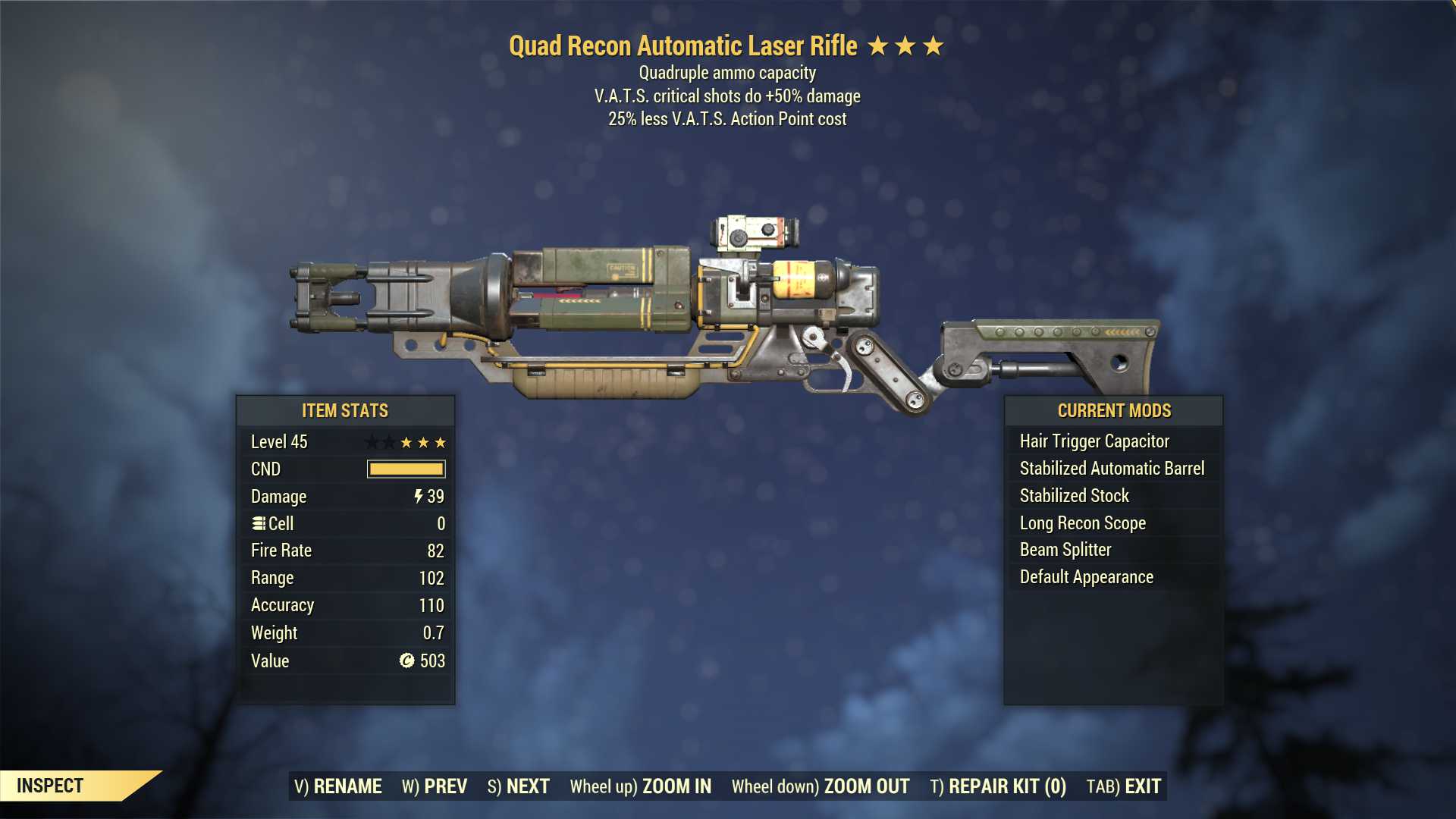Zoom out from the weapon model
This screenshot has height=819, width=1456.
(821, 786)
